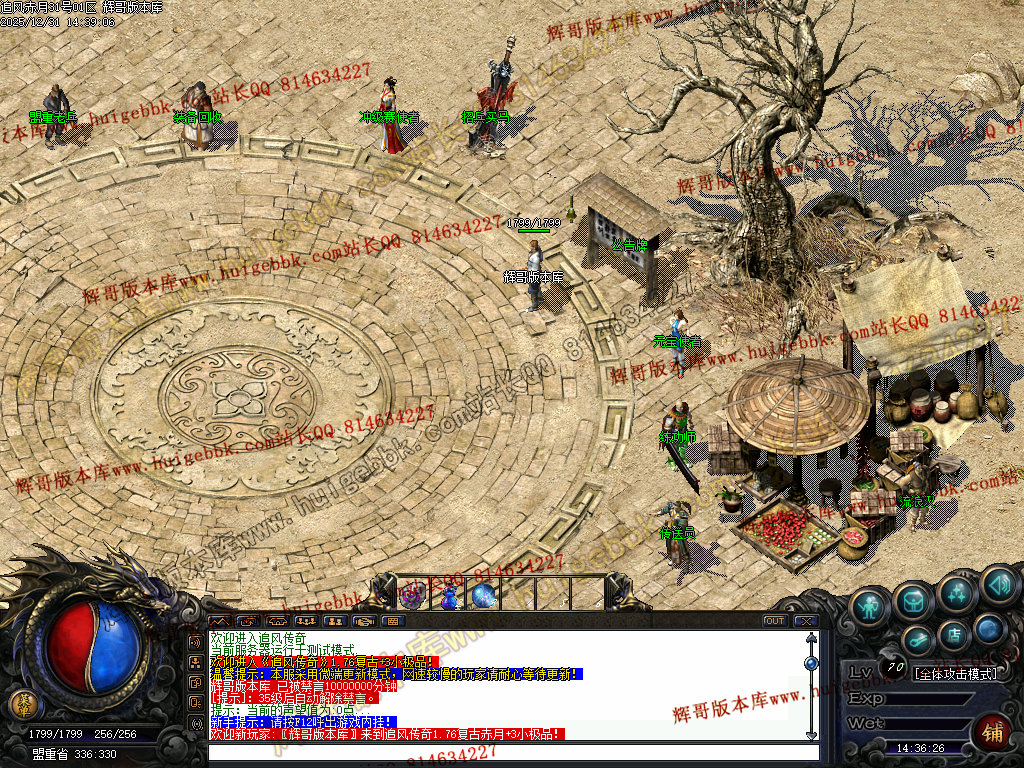The height and width of the screenshot is (768, 1024).
Task: Select the purple scroll belt item
Action: pos(413,597)
